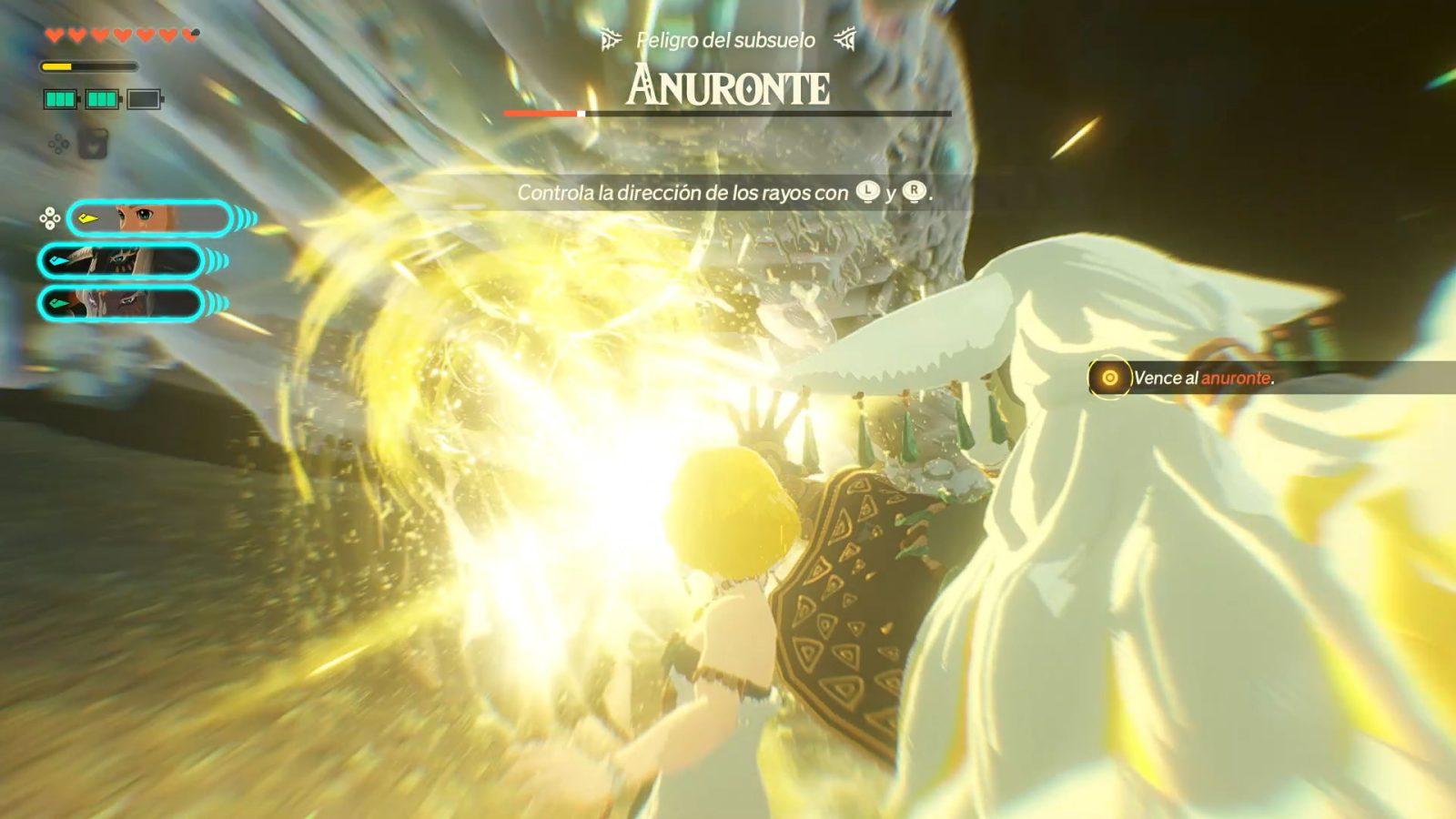Open the D-pad selector icon

[x=50, y=217]
